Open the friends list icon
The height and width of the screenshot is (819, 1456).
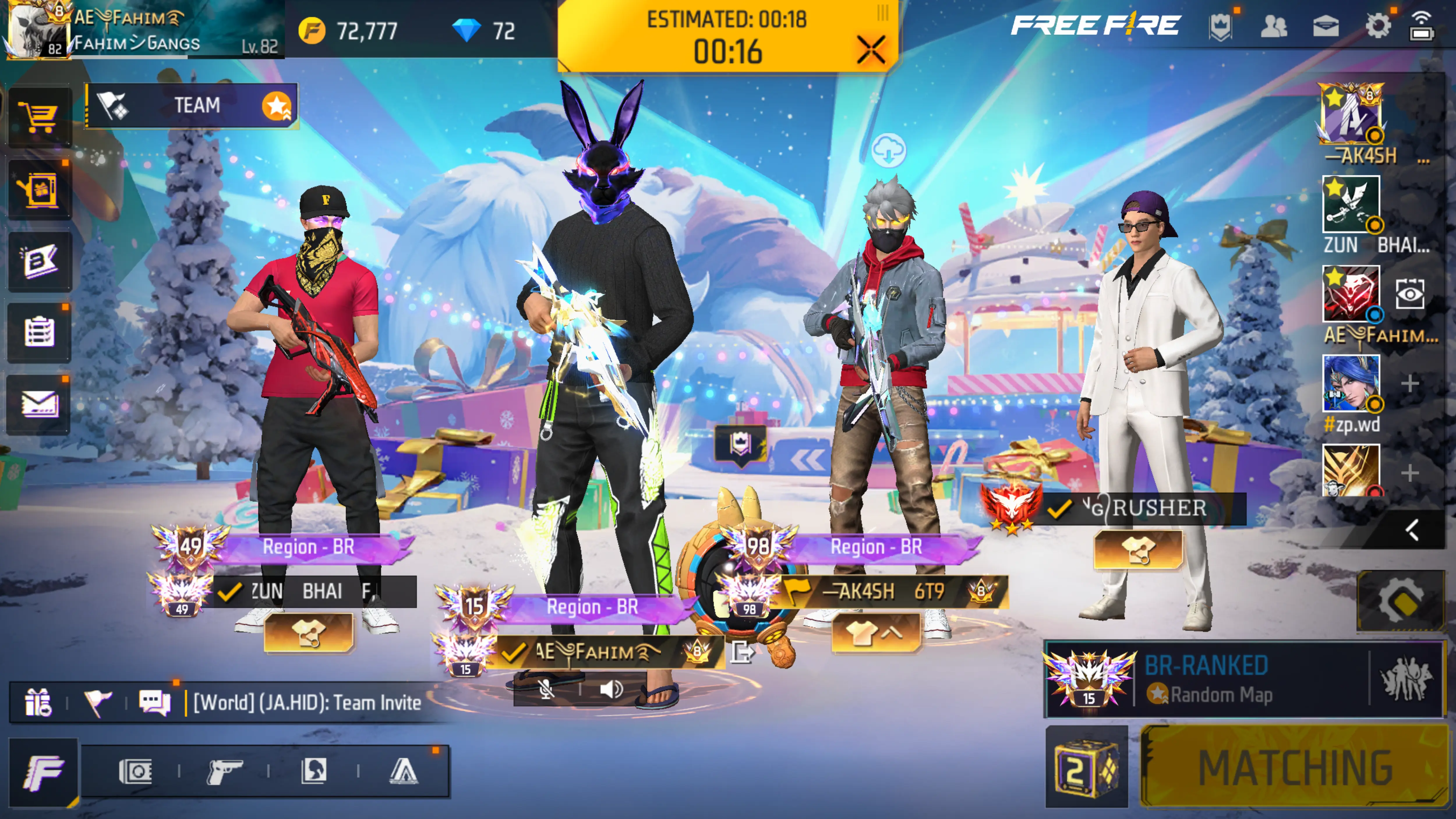(x=1273, y=26)
